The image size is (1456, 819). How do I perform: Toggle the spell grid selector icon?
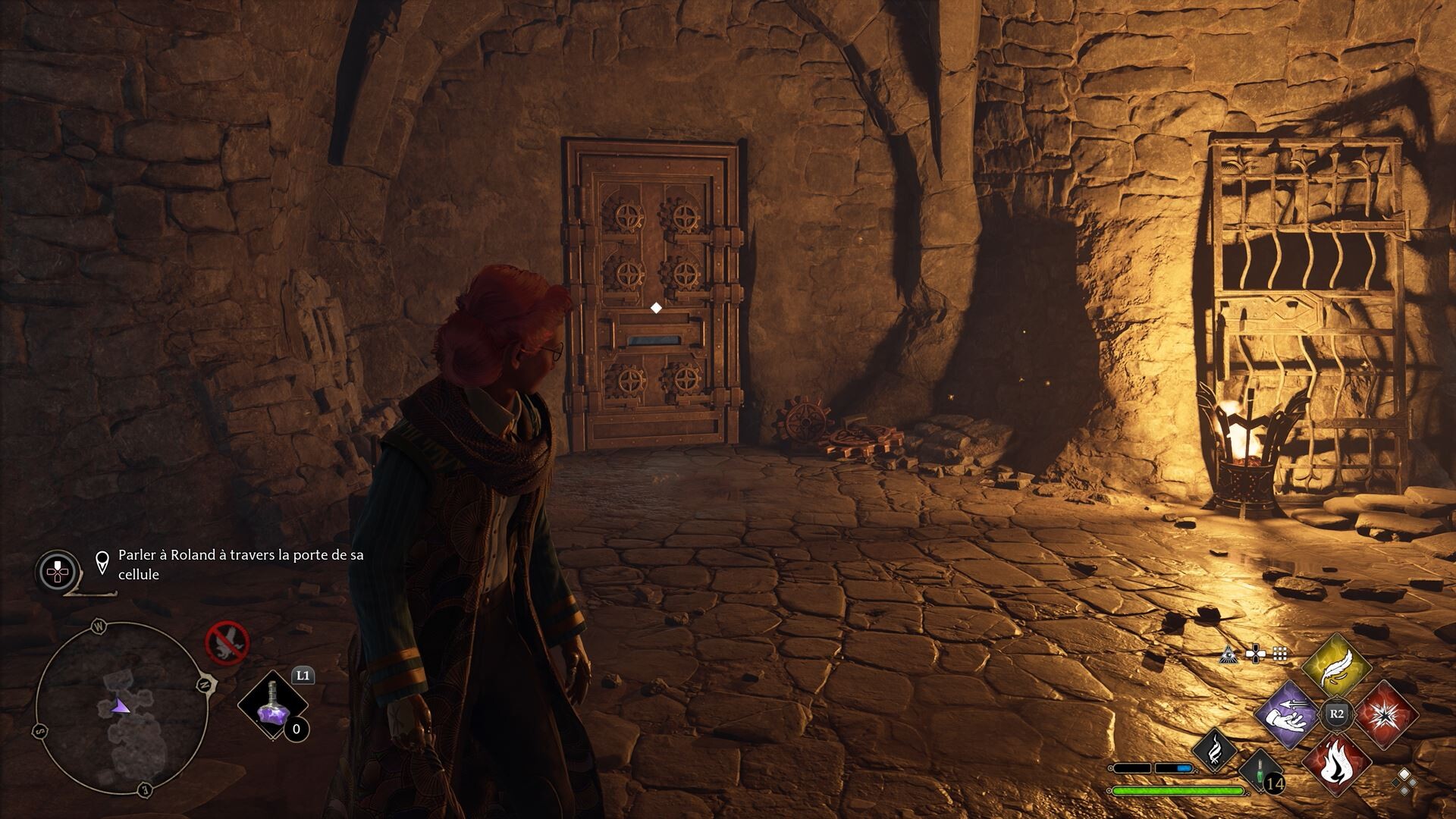(x=1279, y=653)
